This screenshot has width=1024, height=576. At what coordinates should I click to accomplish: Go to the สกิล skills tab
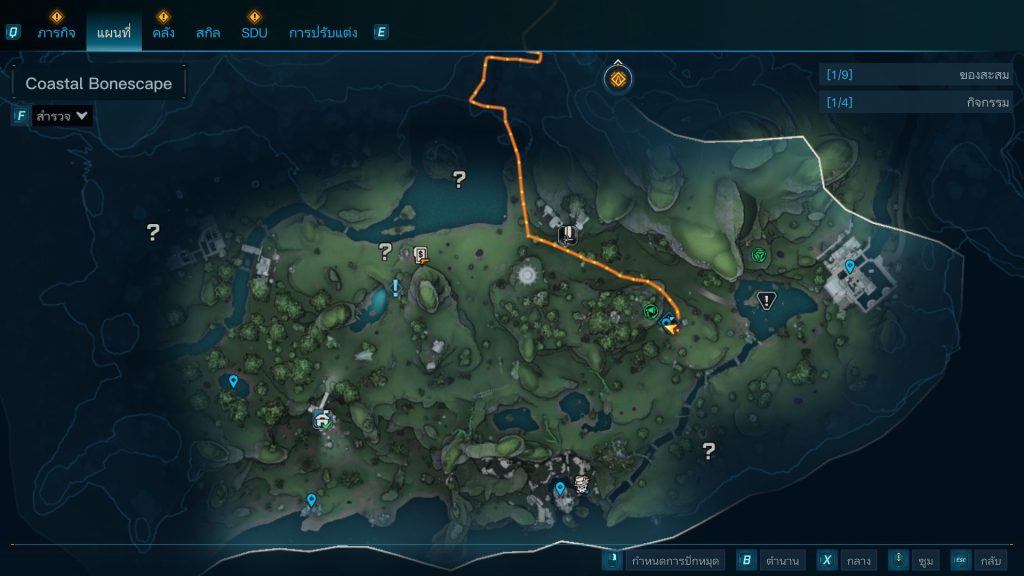point(208,32)
